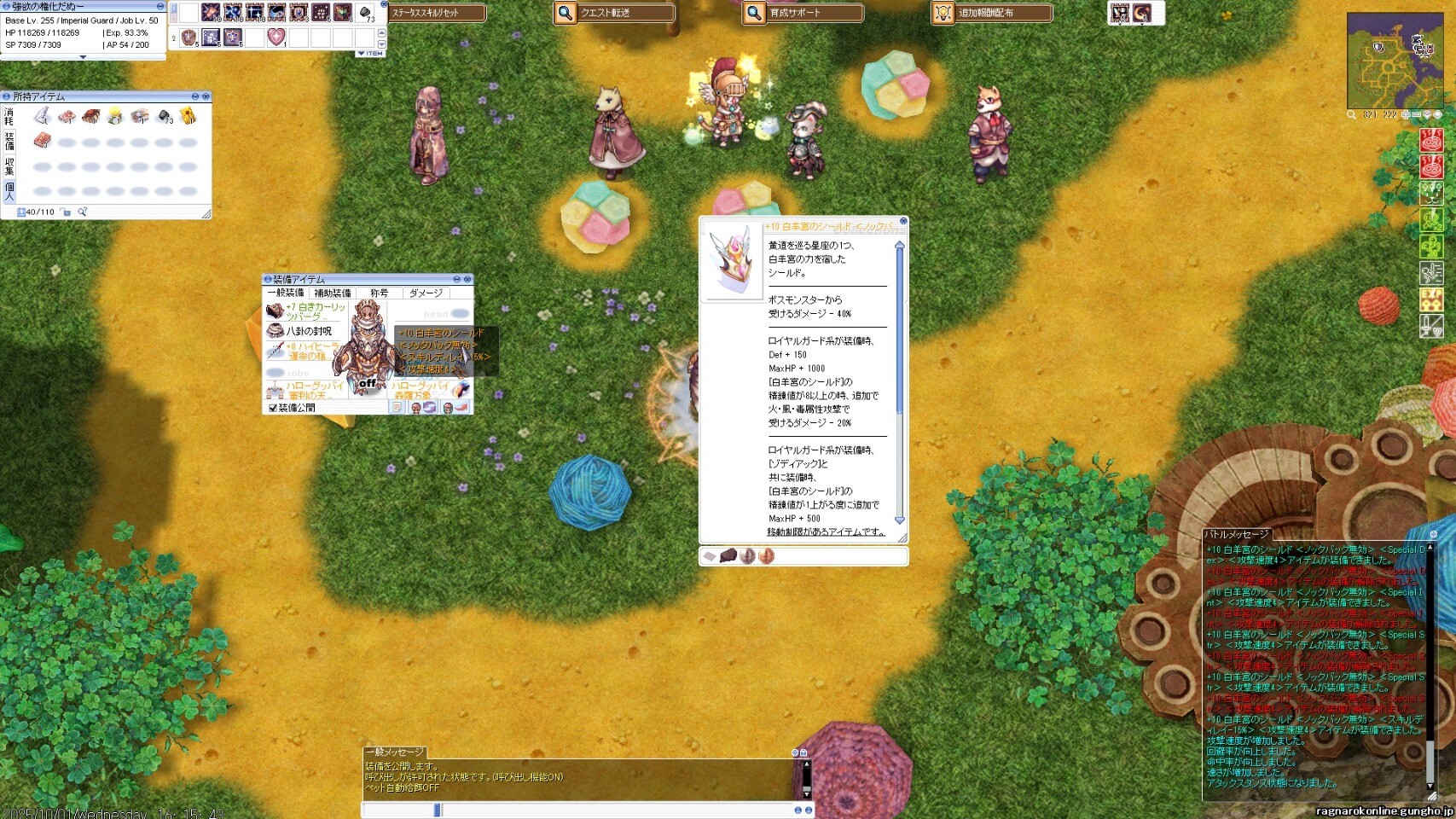Screen dimensions: 1456x819
Task: Select the 装備 tab in inventory
Action: [x=9, y=141]
